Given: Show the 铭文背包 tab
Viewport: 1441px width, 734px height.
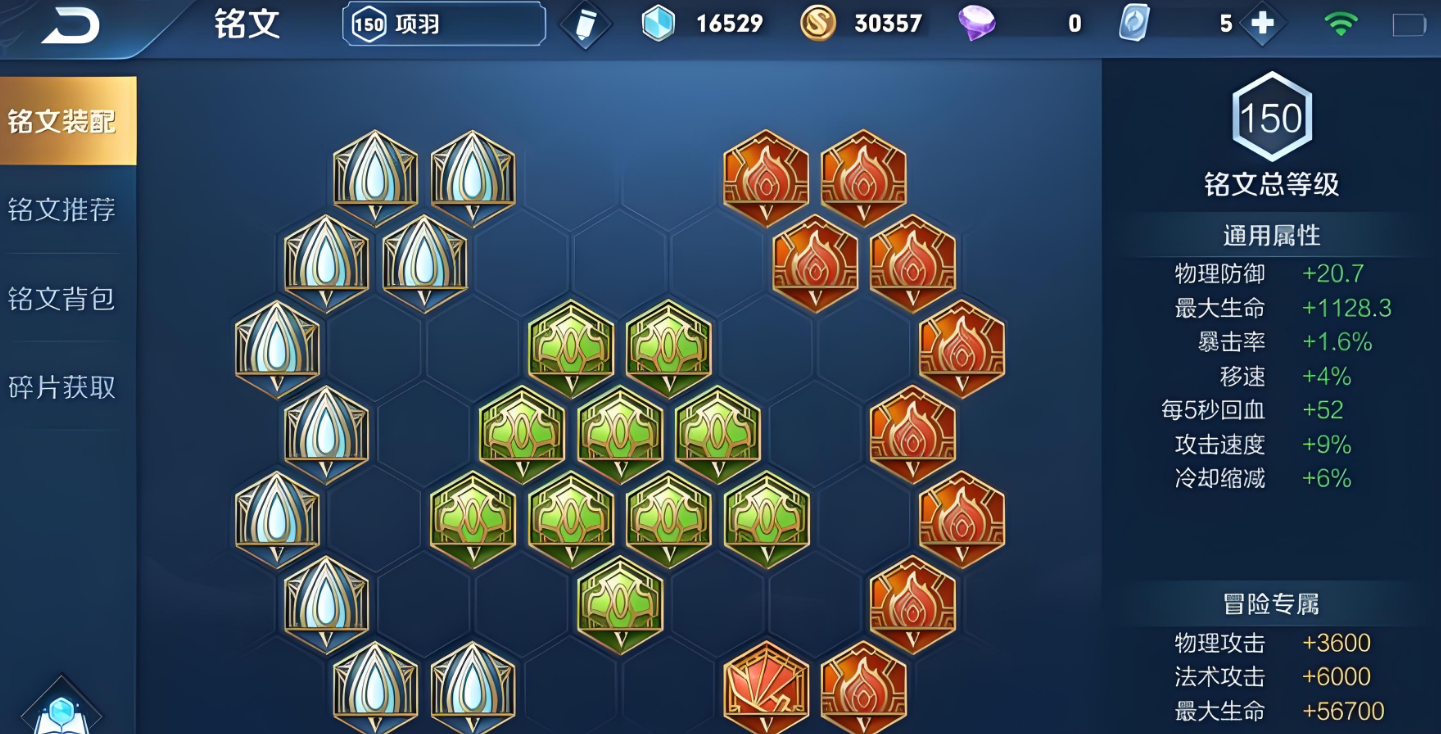Looking at the screenshot, I should (62, 298).
